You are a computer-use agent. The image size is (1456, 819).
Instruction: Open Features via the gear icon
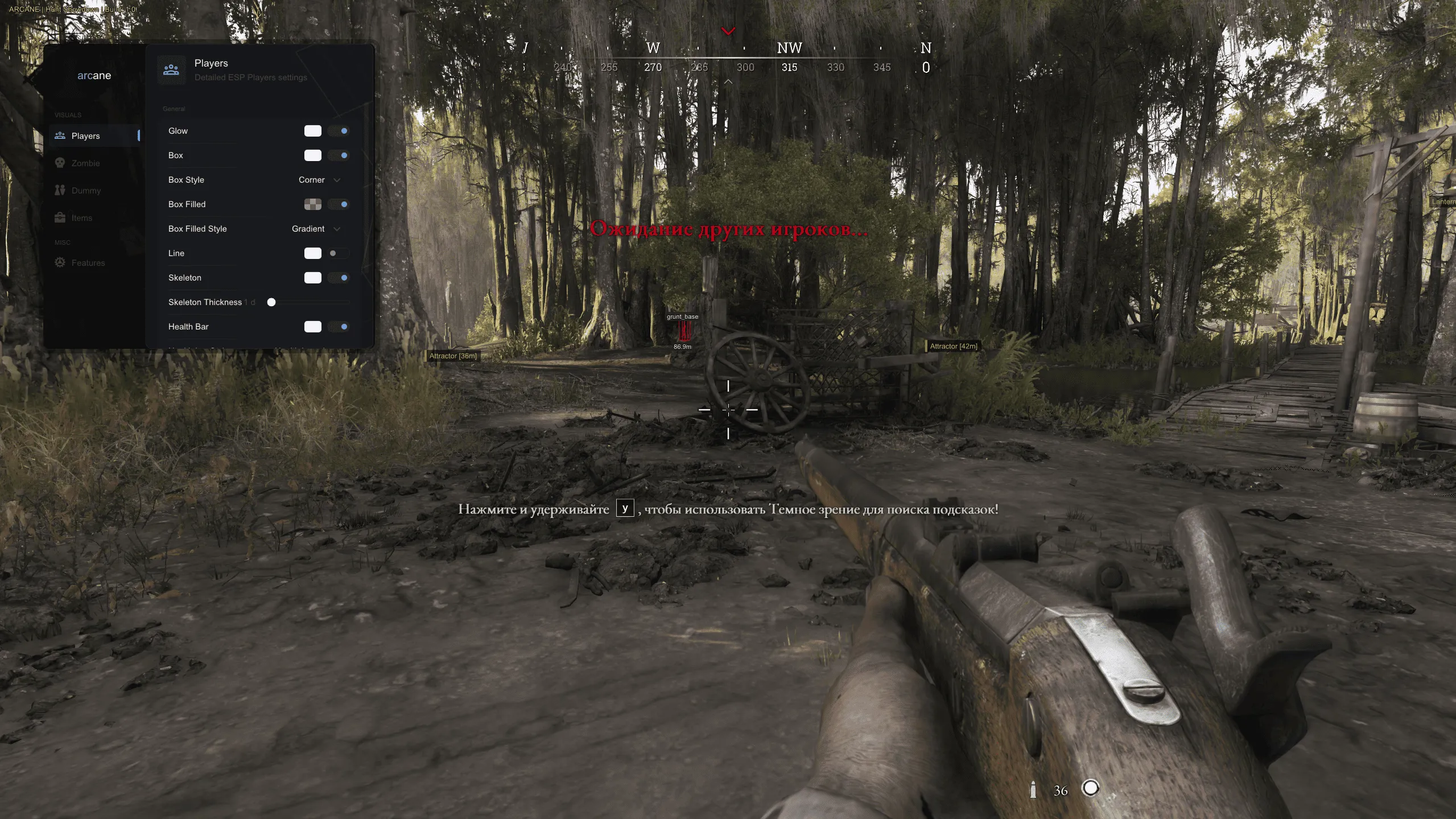coord(61,262)
